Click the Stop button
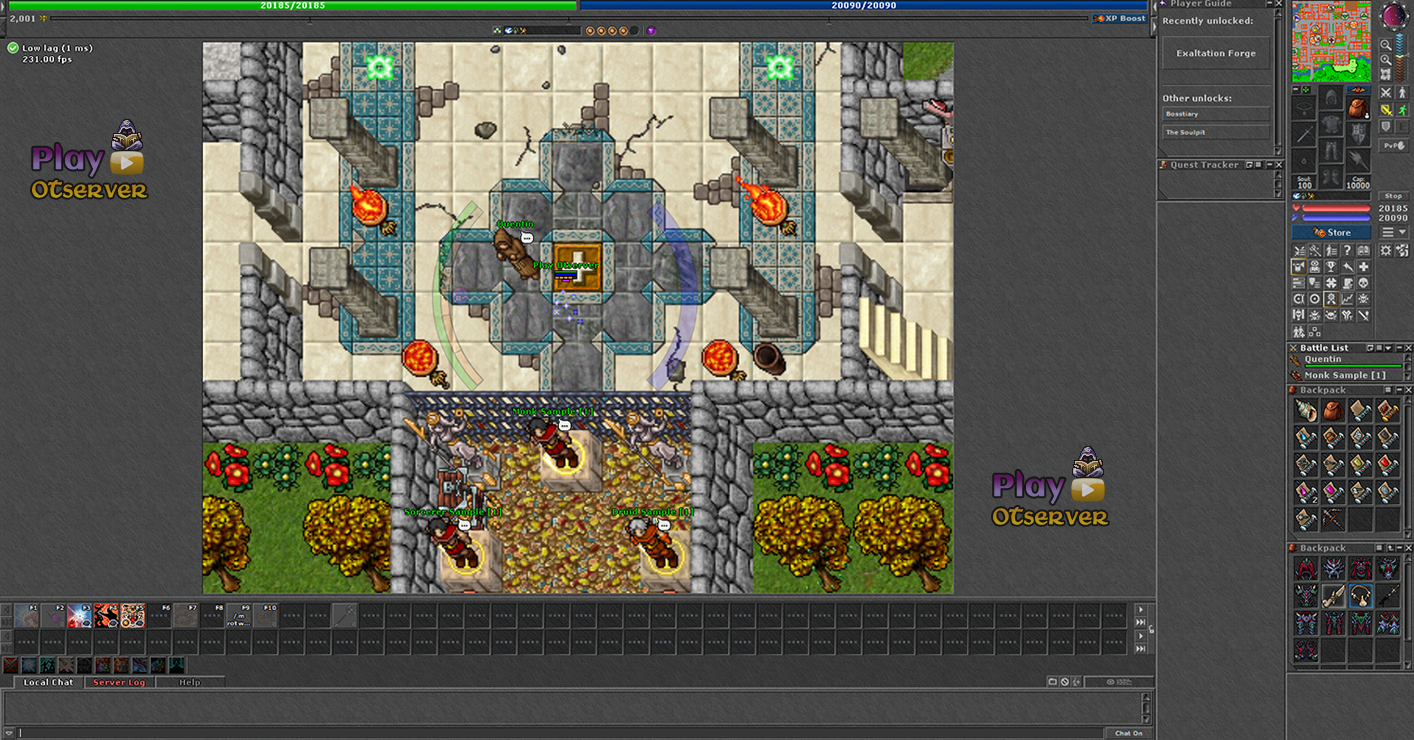1414x740 pixels. (x=1393, y=196)
